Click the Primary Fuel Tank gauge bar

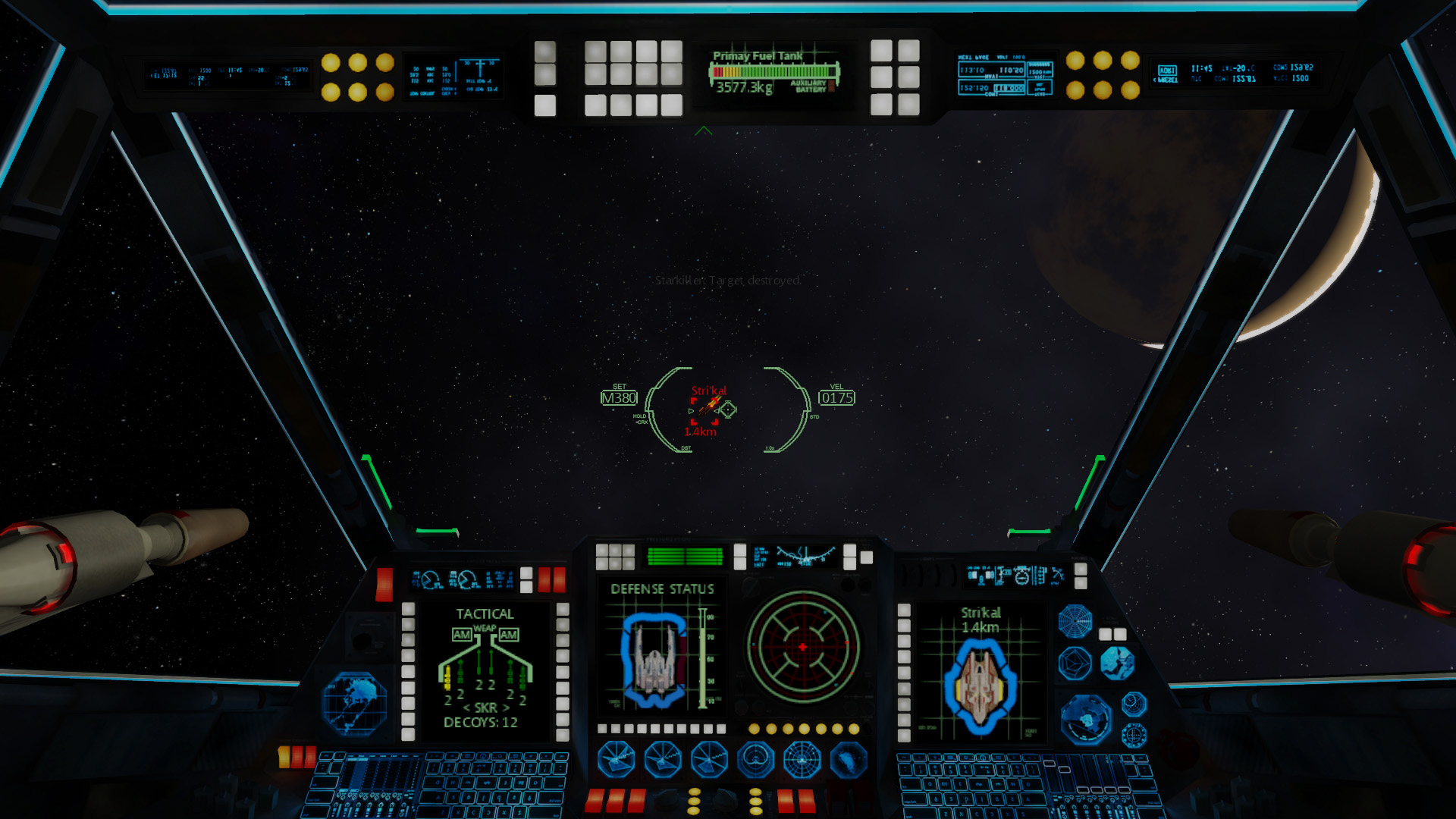(x=775, y=71)
